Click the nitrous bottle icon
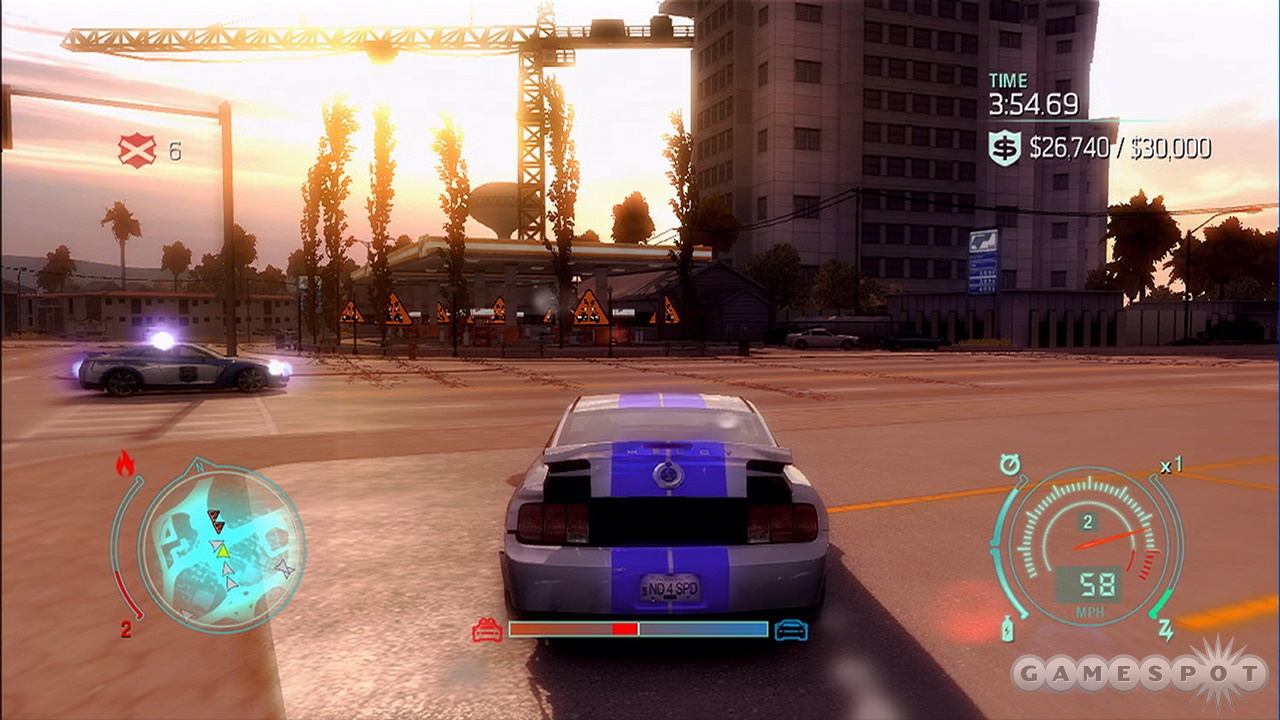This screenshot has height=720, width=1280. (1008, 630)
